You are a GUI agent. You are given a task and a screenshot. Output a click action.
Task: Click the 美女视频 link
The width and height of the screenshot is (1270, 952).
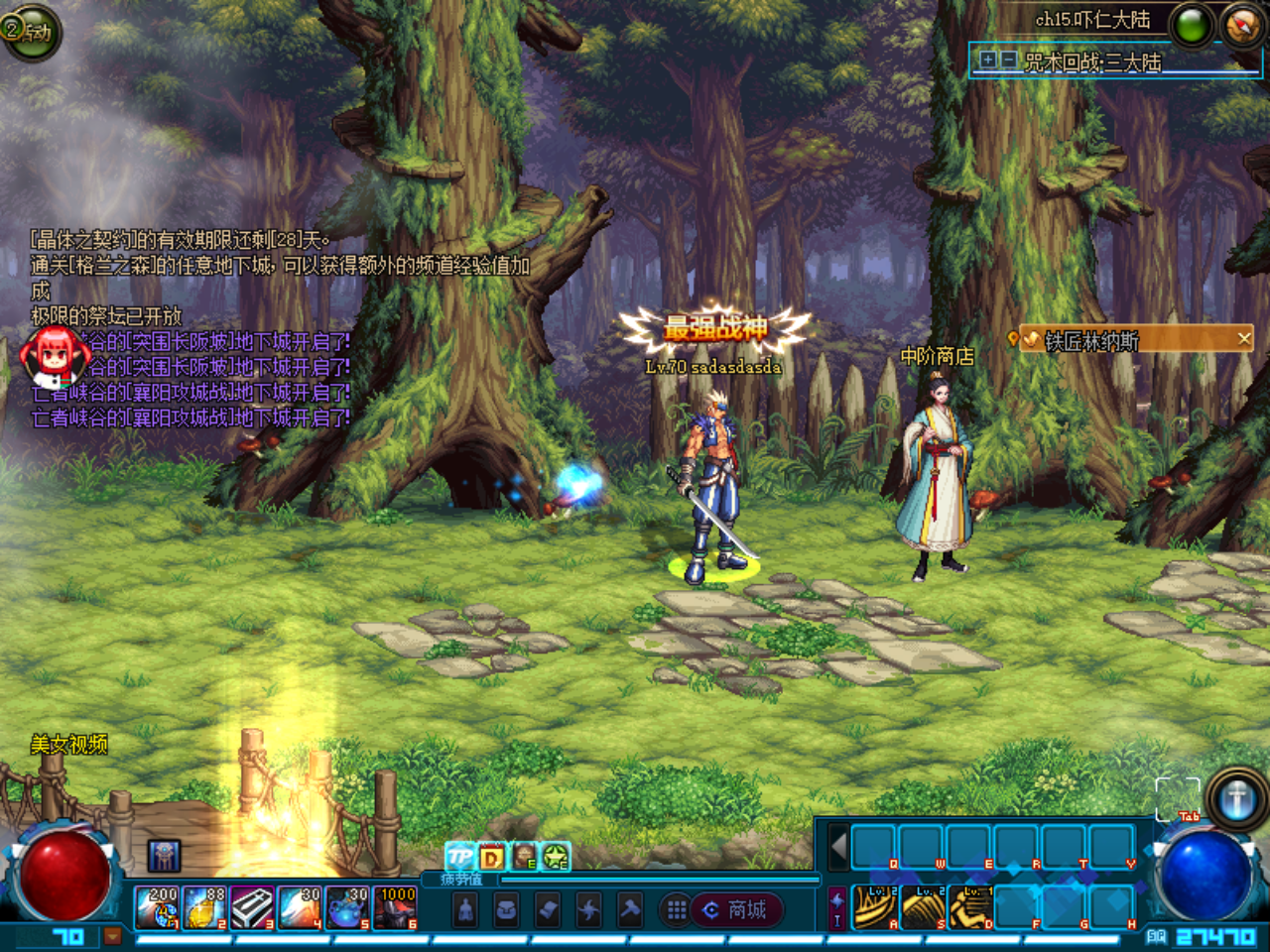pos(69,745)
